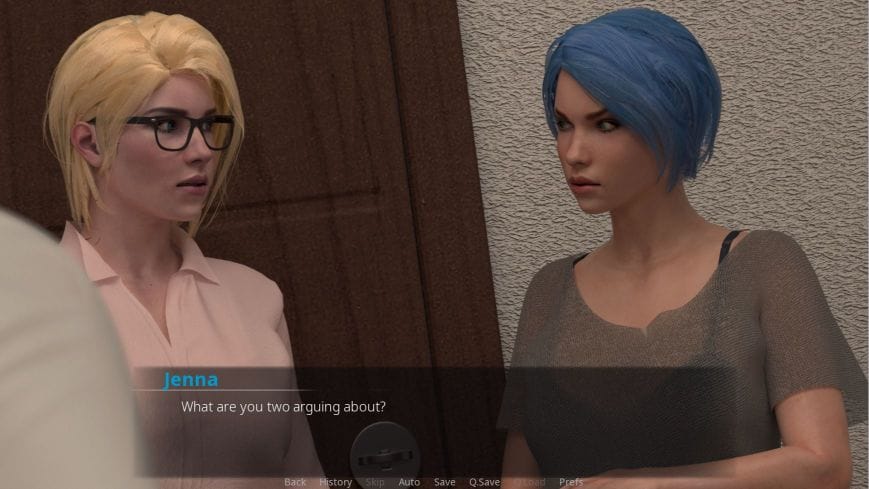The width and height of the screenshot is (869, 489).
Task: Go Back to the previous line
Action: click(295, 482)
